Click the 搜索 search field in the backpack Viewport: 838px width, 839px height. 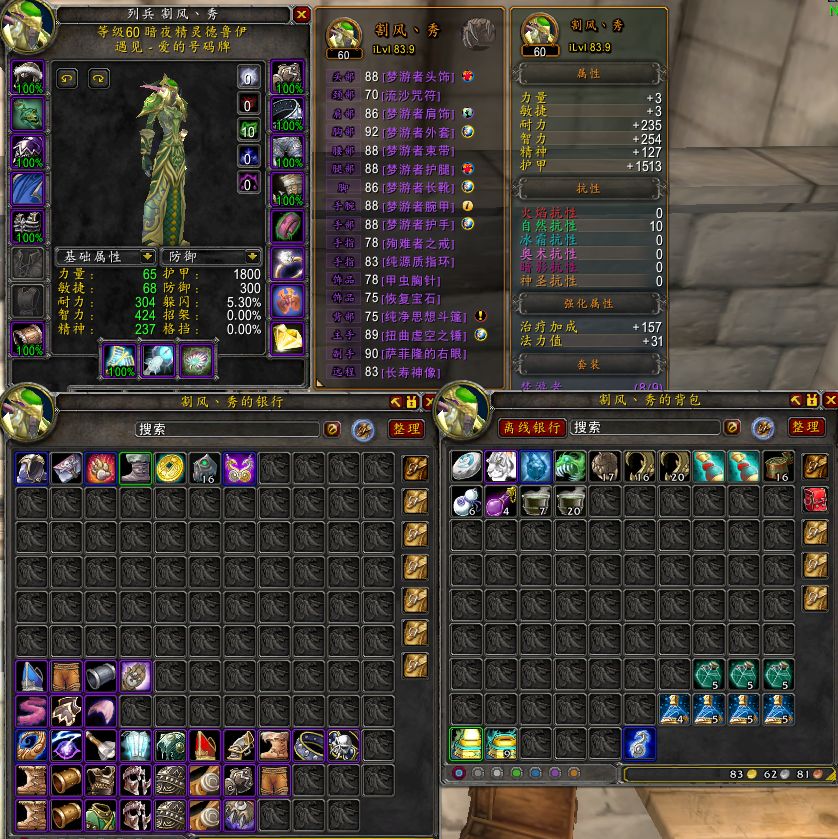tap(645, 427)
